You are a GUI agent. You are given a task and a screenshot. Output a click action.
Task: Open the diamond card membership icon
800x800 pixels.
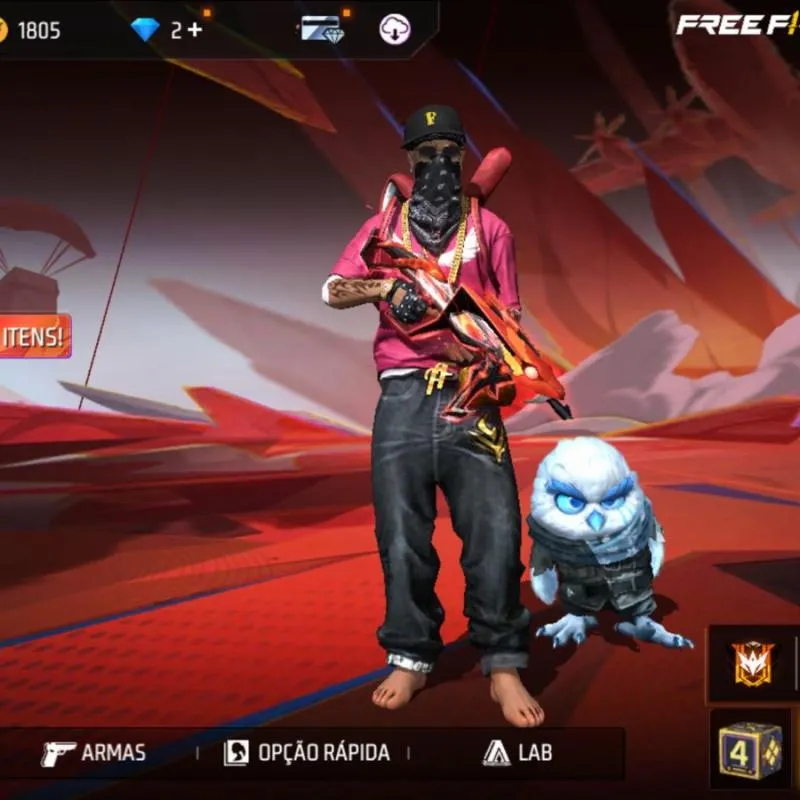pos(322,29)
